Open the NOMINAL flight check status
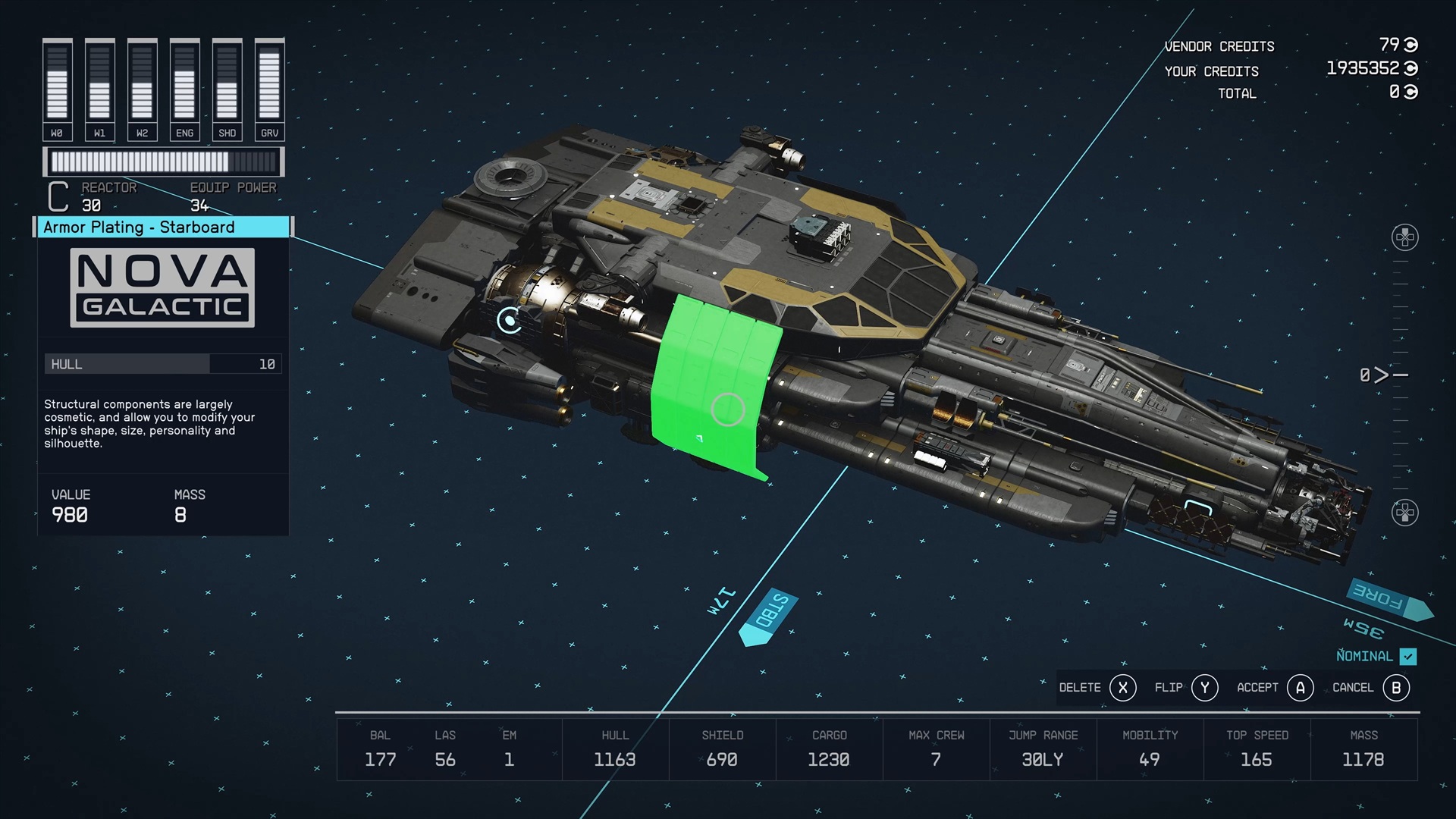 click(x=1376, y=657)
